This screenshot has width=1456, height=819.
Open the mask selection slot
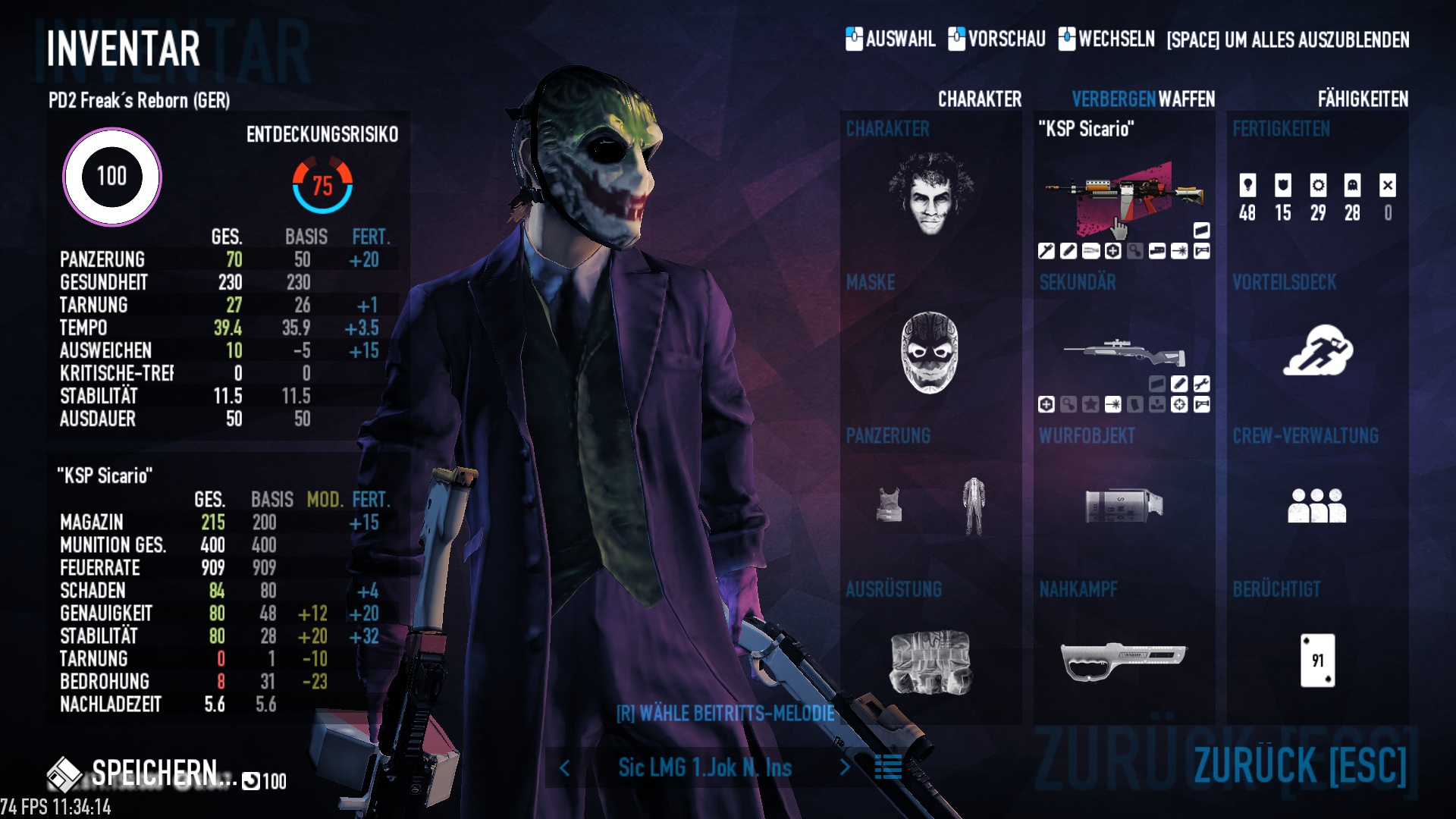point(930,353)
